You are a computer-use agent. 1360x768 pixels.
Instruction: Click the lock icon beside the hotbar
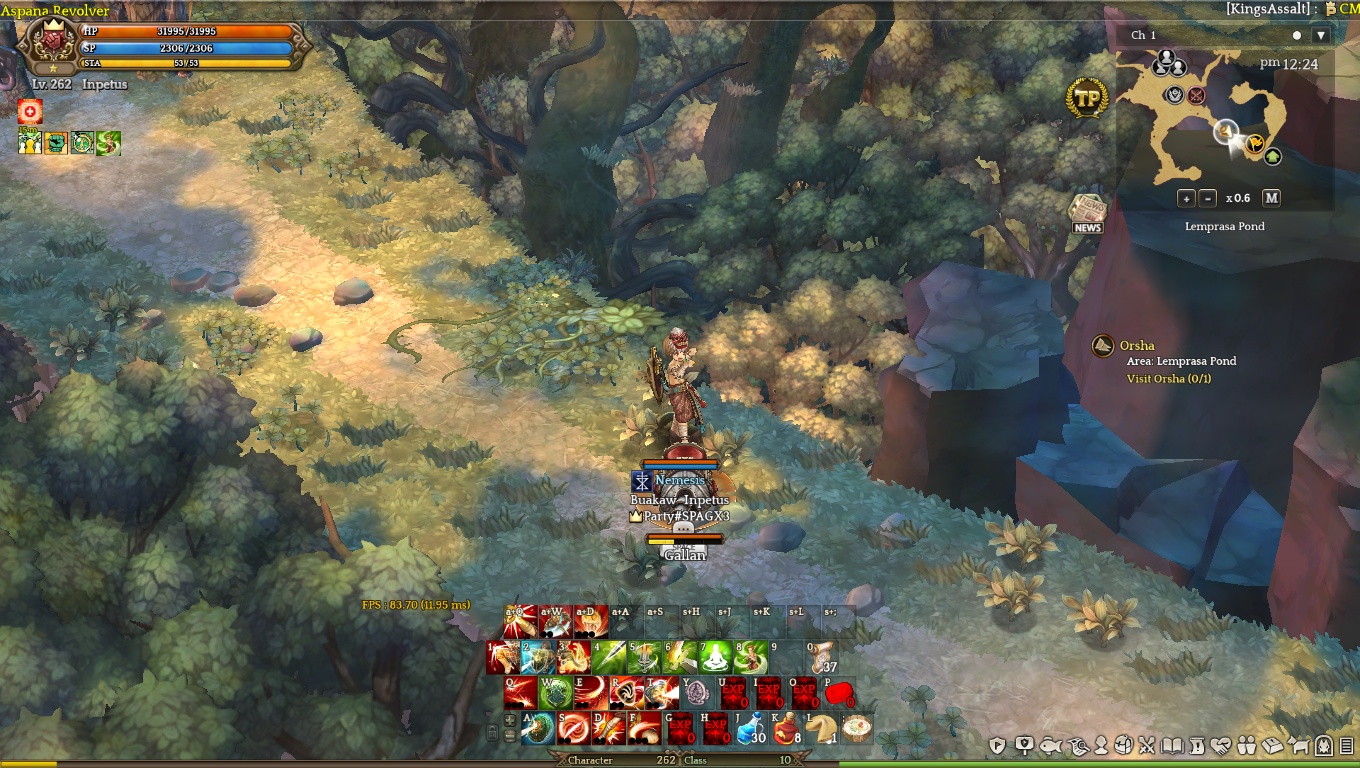point(493,733)
